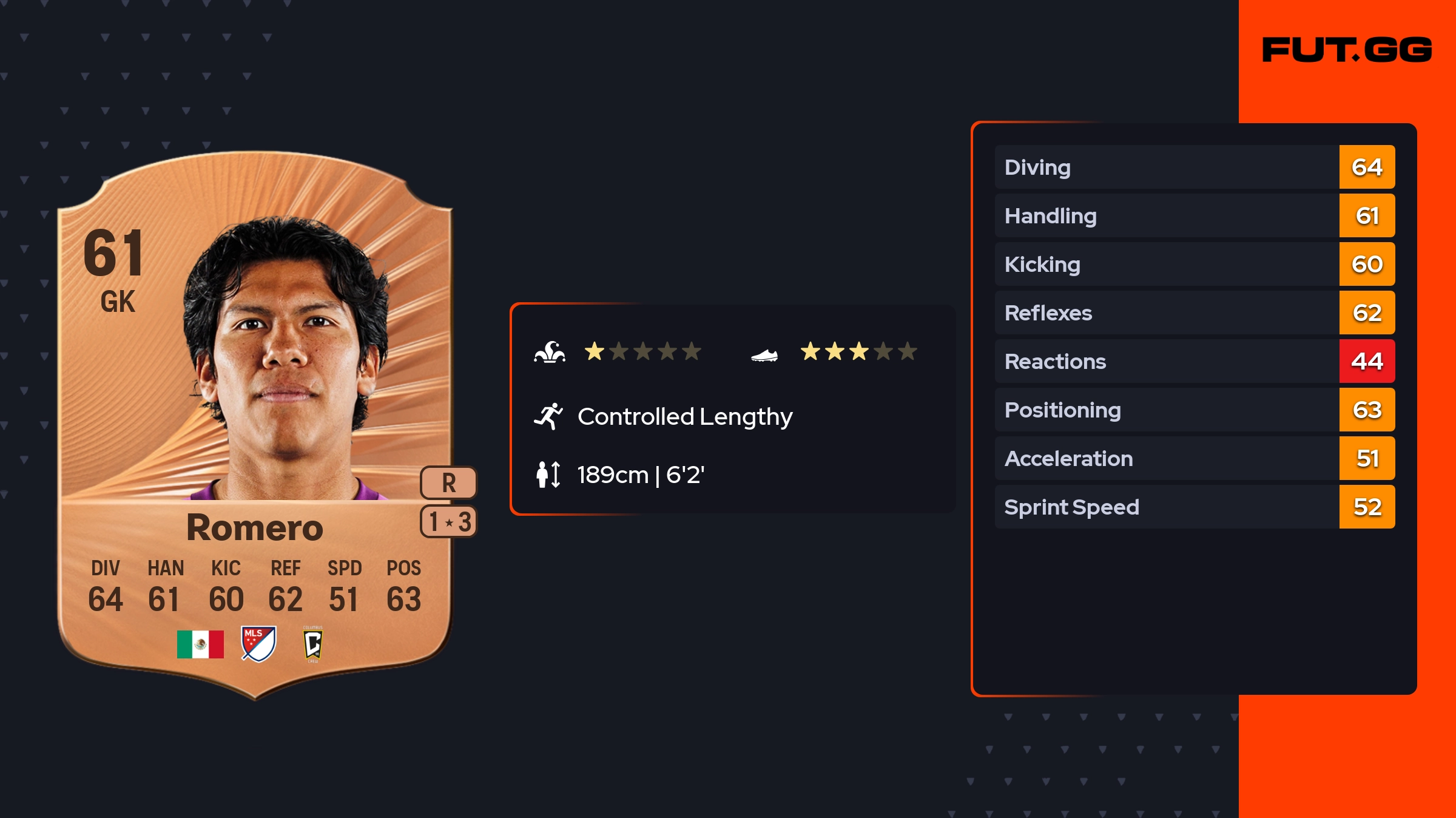This screenshot has width=1456, height=818.
Task: Click the Mexico flag on the card
Action: (200, 644)
